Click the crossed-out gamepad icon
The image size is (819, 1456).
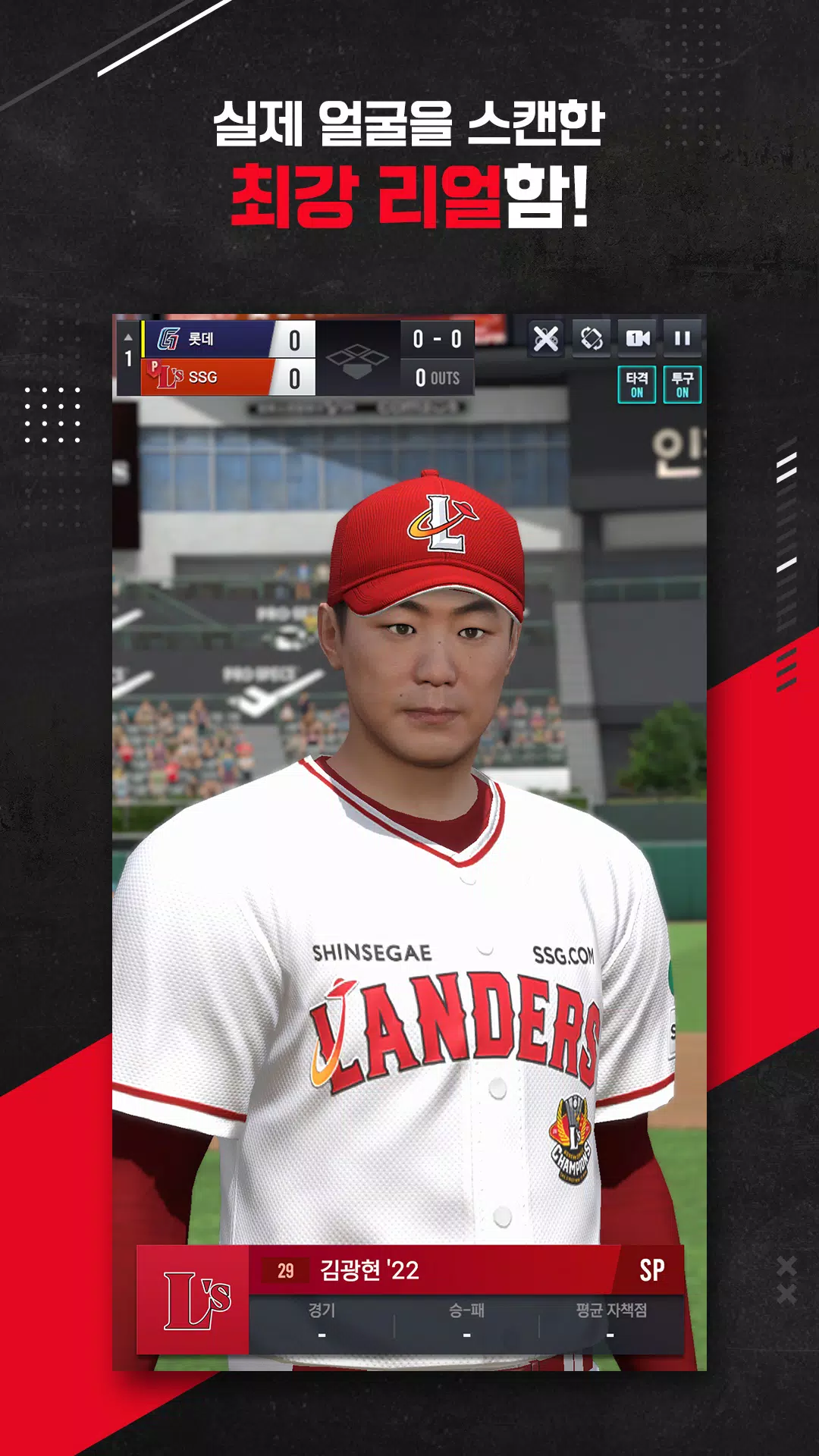[x=546, y=338]
